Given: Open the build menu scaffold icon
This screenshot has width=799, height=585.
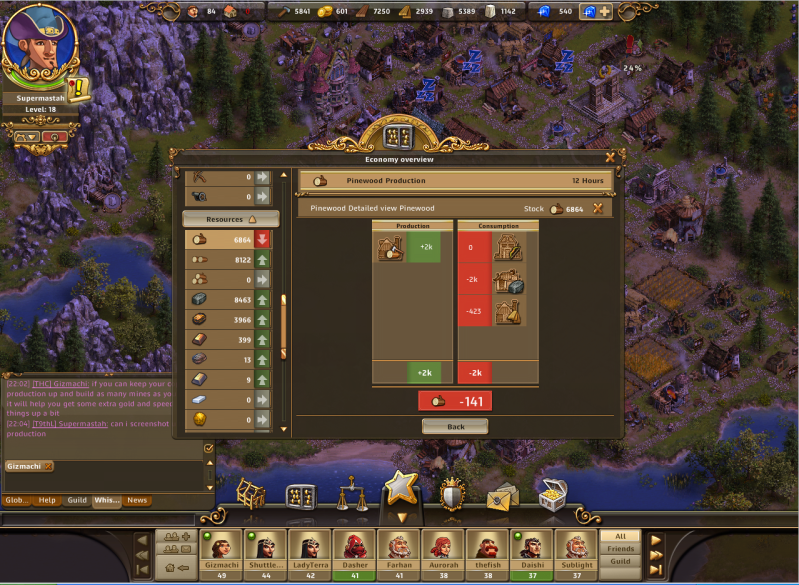Looking at the screenshot, I should point(250,494).
